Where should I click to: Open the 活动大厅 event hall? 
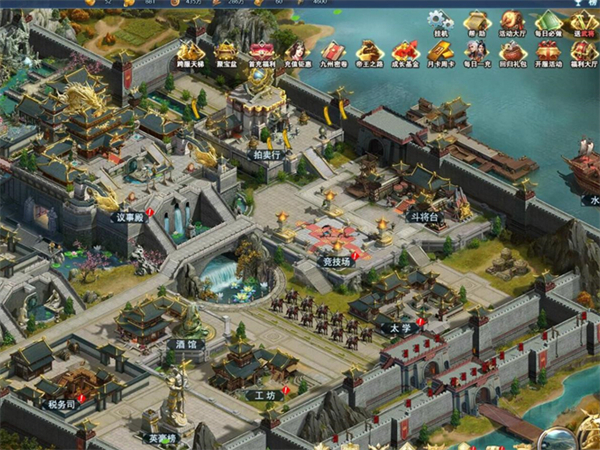tap(512, 22)
